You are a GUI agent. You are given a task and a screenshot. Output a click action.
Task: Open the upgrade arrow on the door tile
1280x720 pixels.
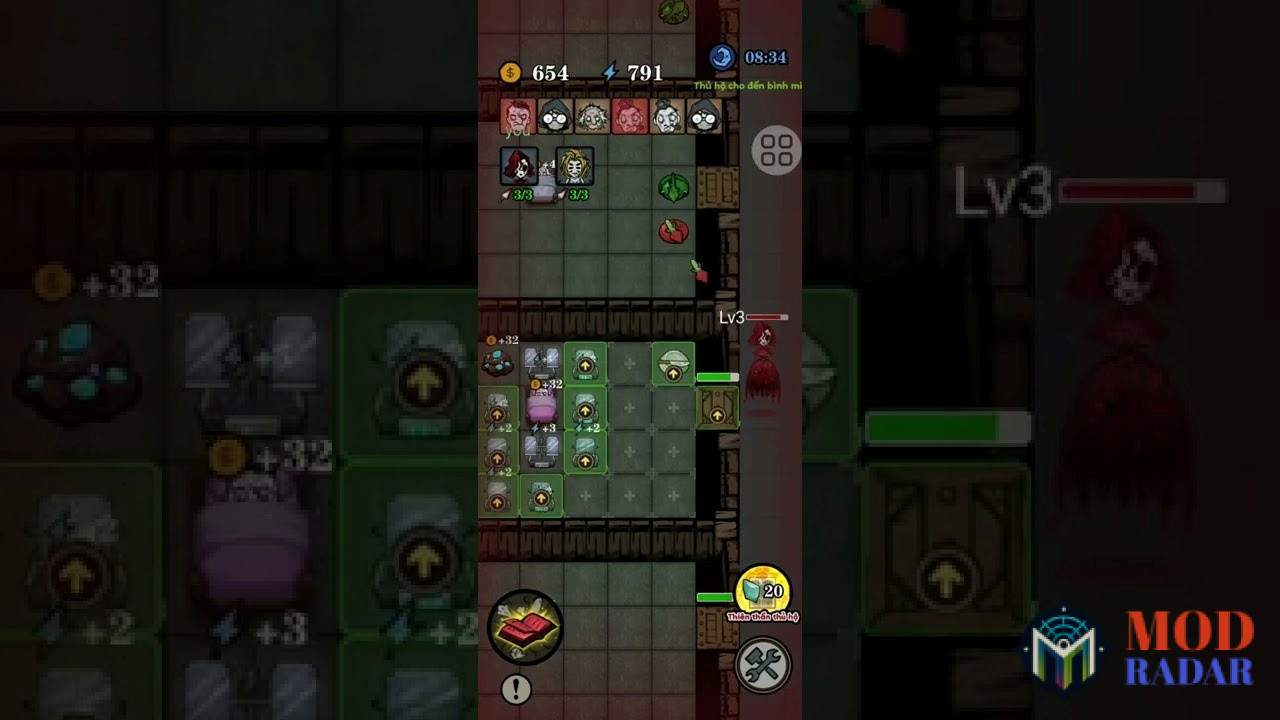tap(718, 414)
